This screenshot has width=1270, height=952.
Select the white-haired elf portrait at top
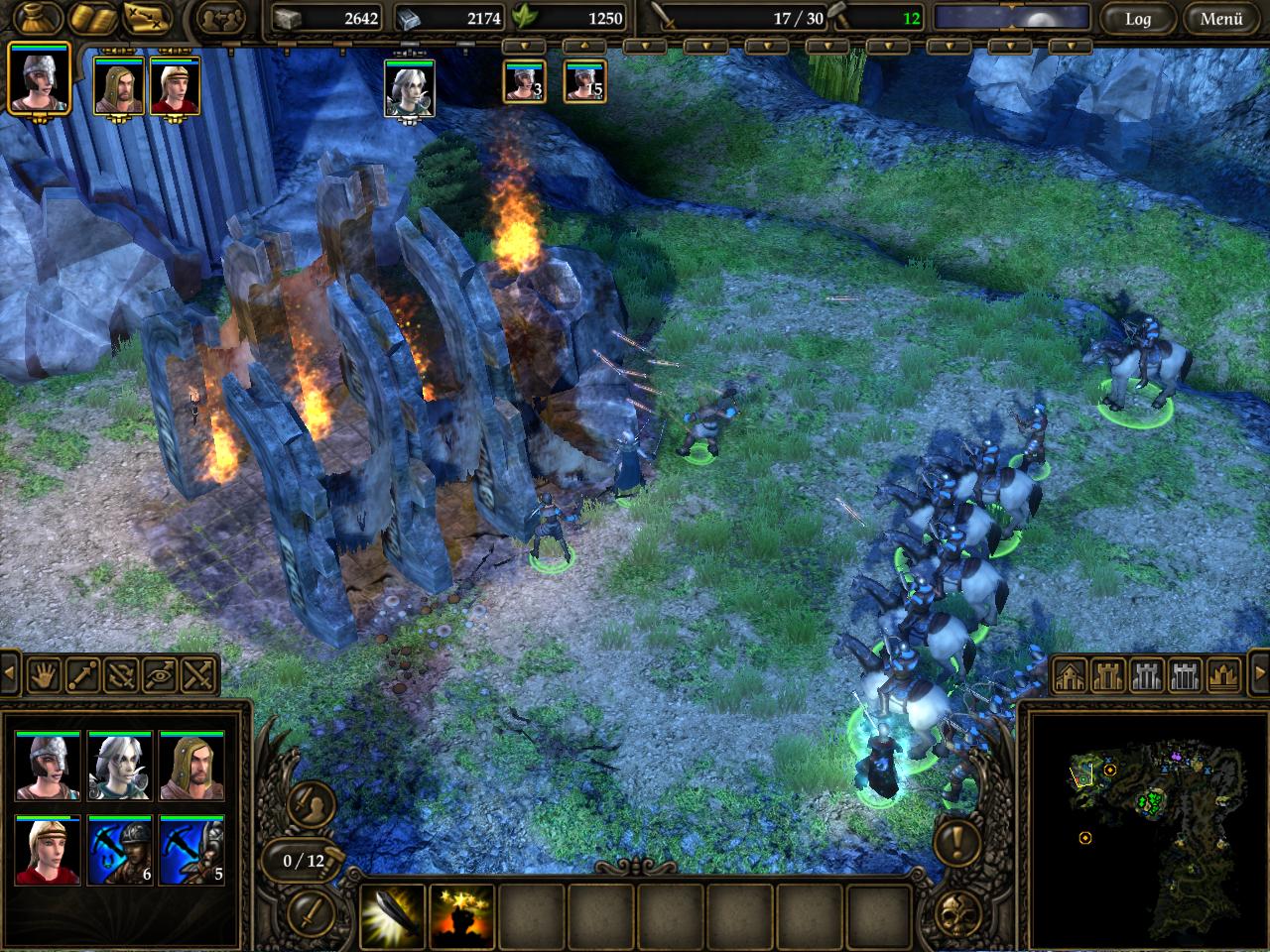[x=409, y=89]
